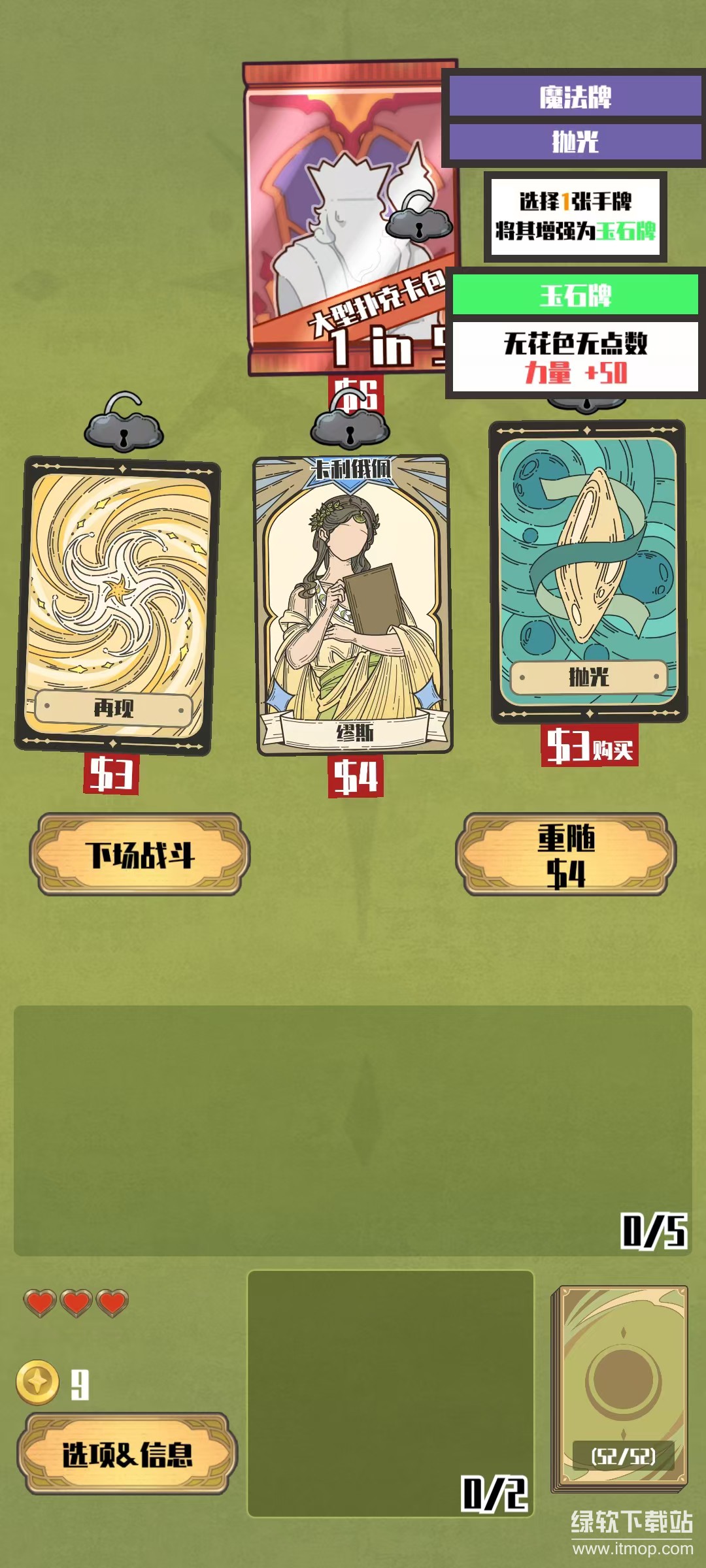Choose the 缪斯 Calliope card
Viewport: 706px width, 1568px height.
353,604
